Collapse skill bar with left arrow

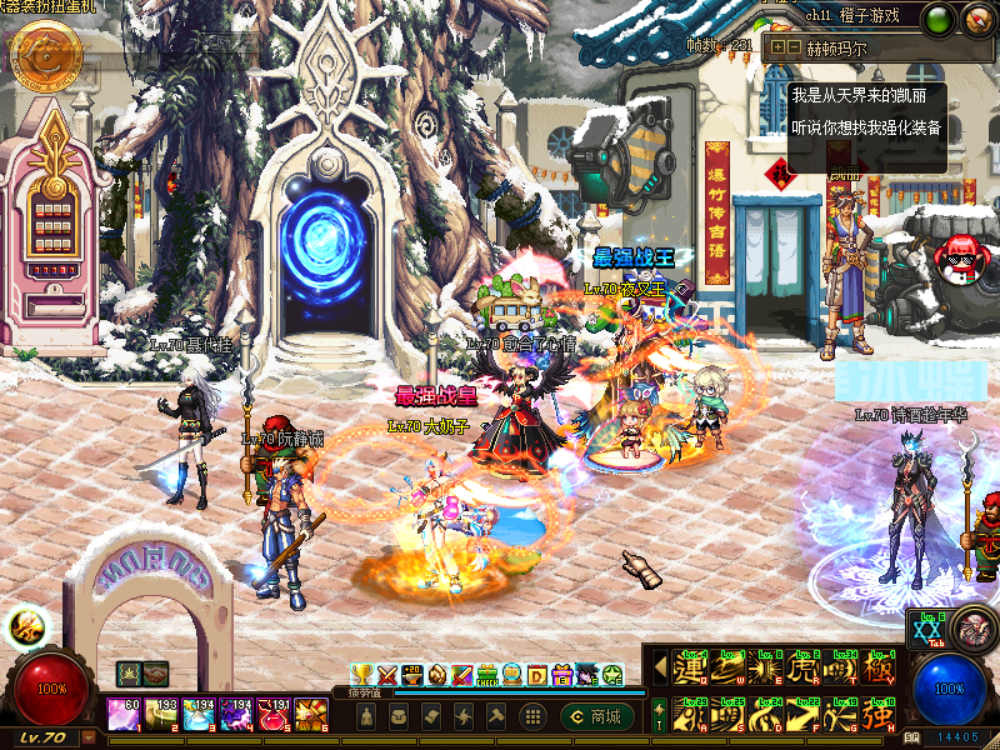coord(660,667)
